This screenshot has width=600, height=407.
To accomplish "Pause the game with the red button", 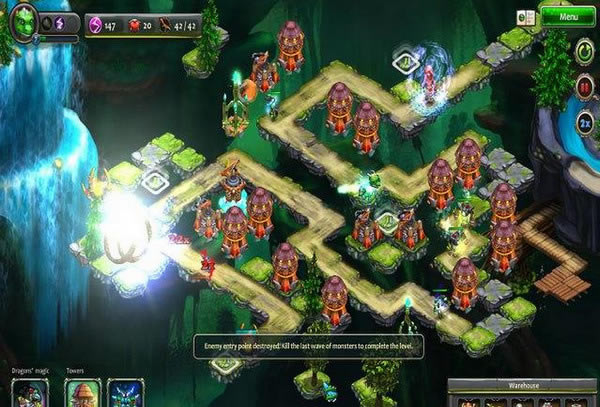I will pyautogui.click(x=584, y=87).
